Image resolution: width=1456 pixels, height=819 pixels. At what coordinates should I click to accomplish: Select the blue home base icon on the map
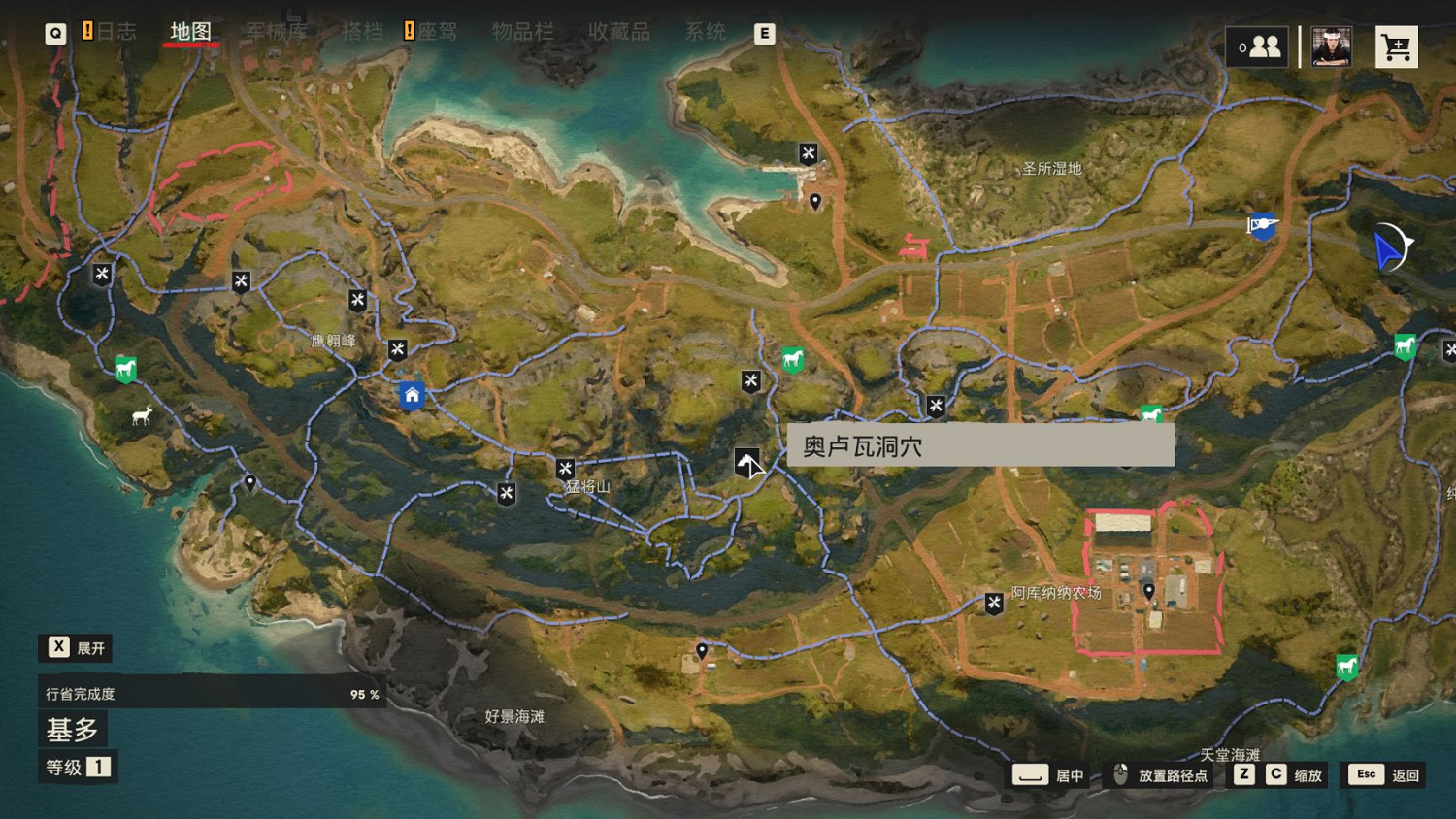pyautogui.click(x=412, y=394)
